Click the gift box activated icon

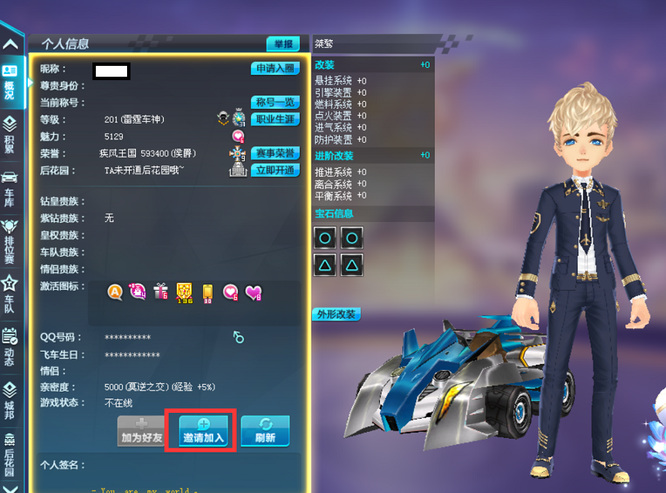[x=161, y=291]
